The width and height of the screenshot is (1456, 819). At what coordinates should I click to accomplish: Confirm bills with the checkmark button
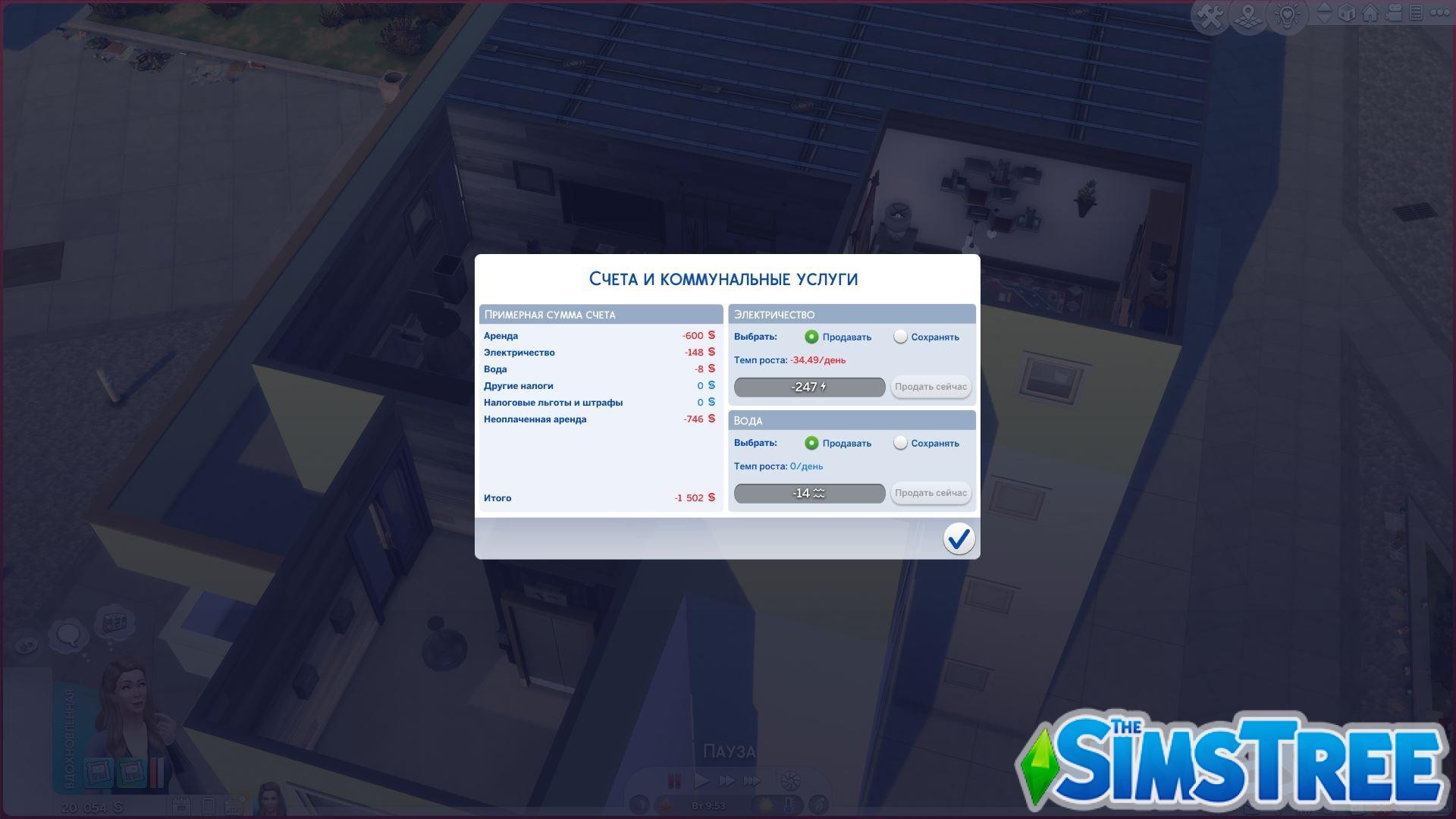pyautogui.click(x=959, y=539)
